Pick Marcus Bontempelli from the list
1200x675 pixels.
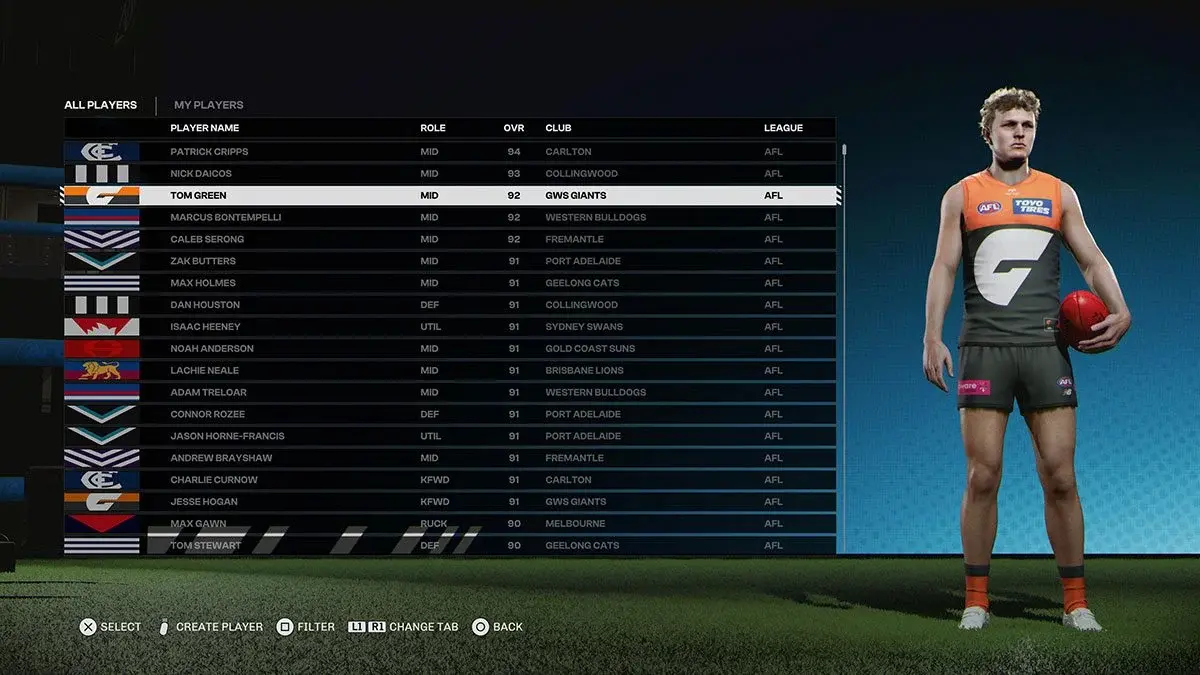226,217
